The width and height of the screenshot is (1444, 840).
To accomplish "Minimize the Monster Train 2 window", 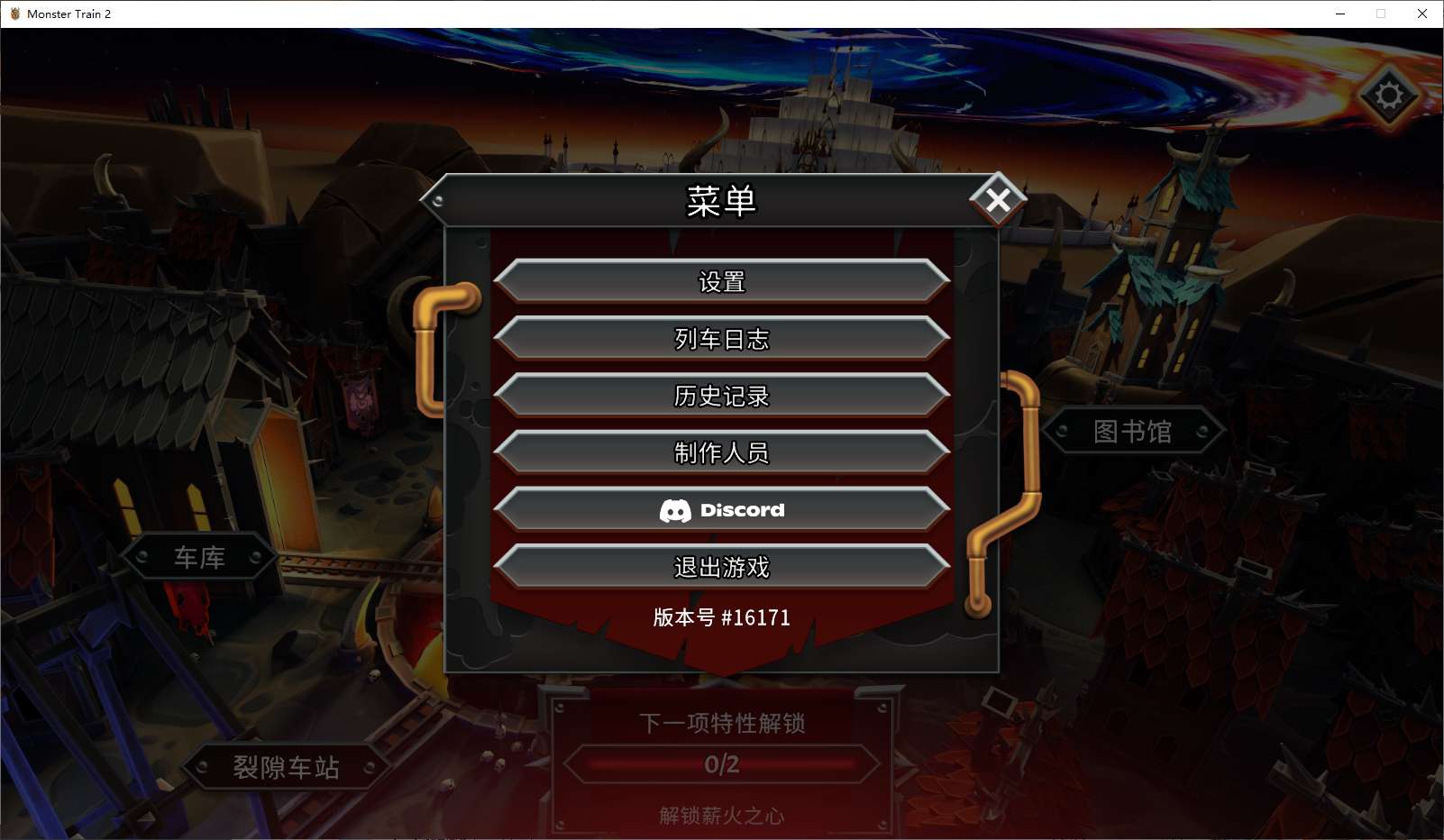I will (1339, 14).
